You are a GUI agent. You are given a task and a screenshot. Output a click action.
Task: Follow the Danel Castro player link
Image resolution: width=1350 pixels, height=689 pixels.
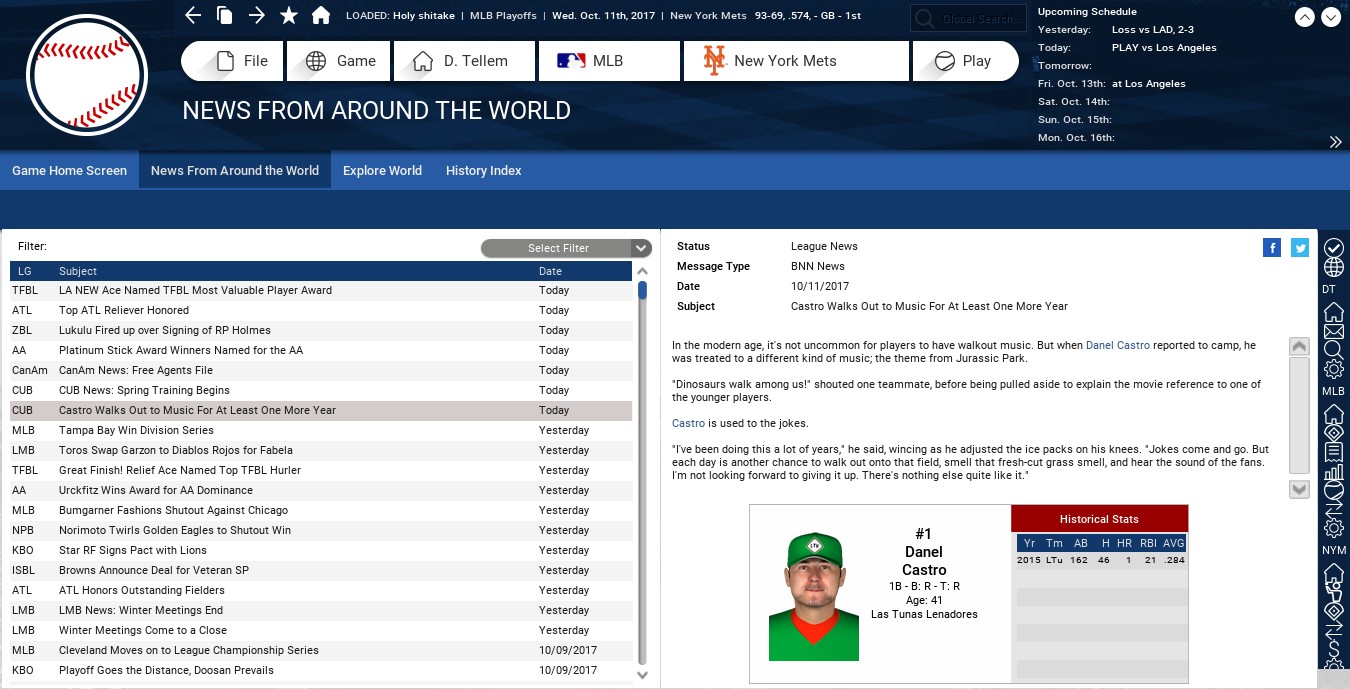[1117, 345]
